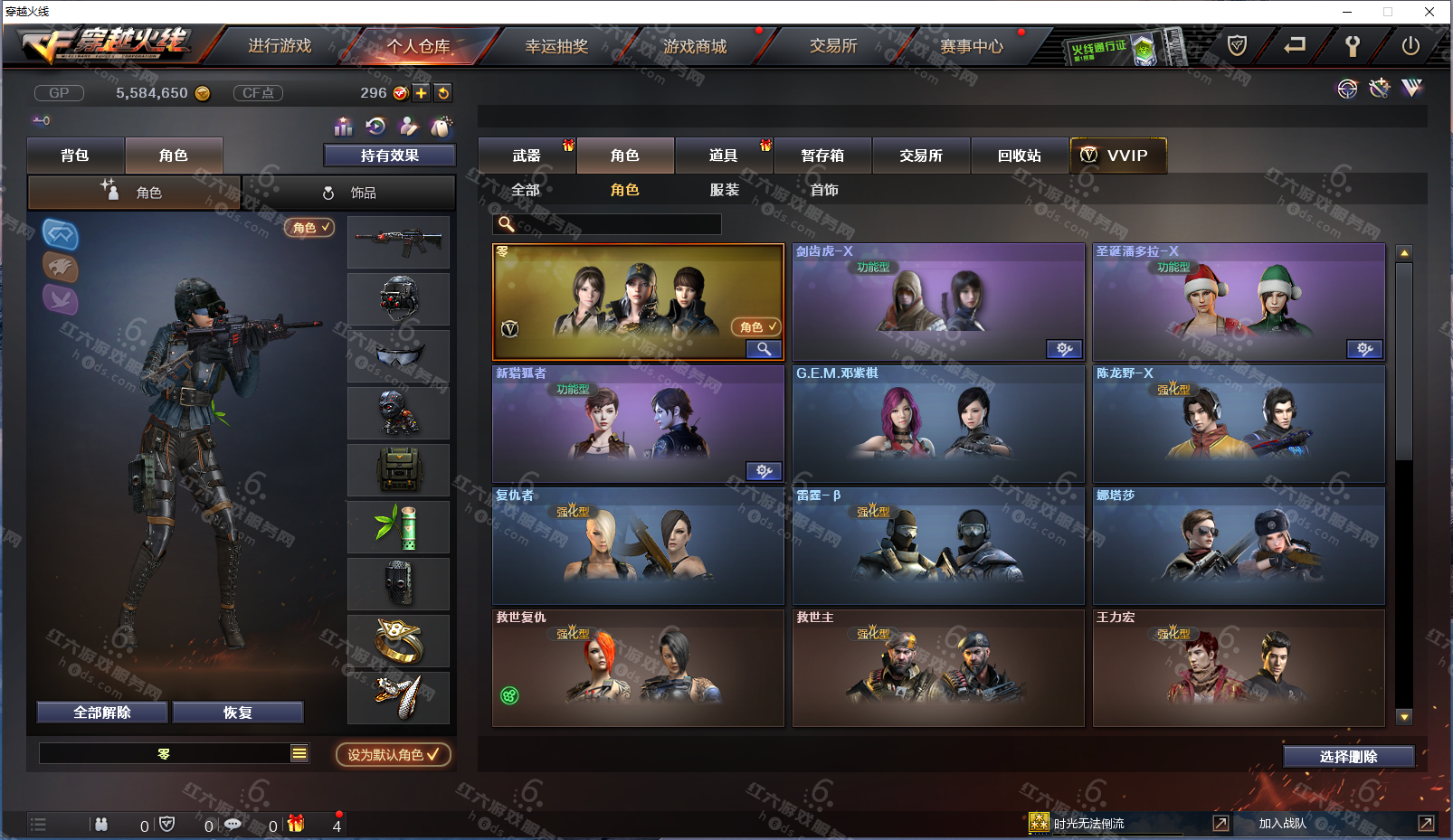Open the VVIP tab
This screenshot has width=1453, height=840.
pyautogui.click(x=1117, y=156)
